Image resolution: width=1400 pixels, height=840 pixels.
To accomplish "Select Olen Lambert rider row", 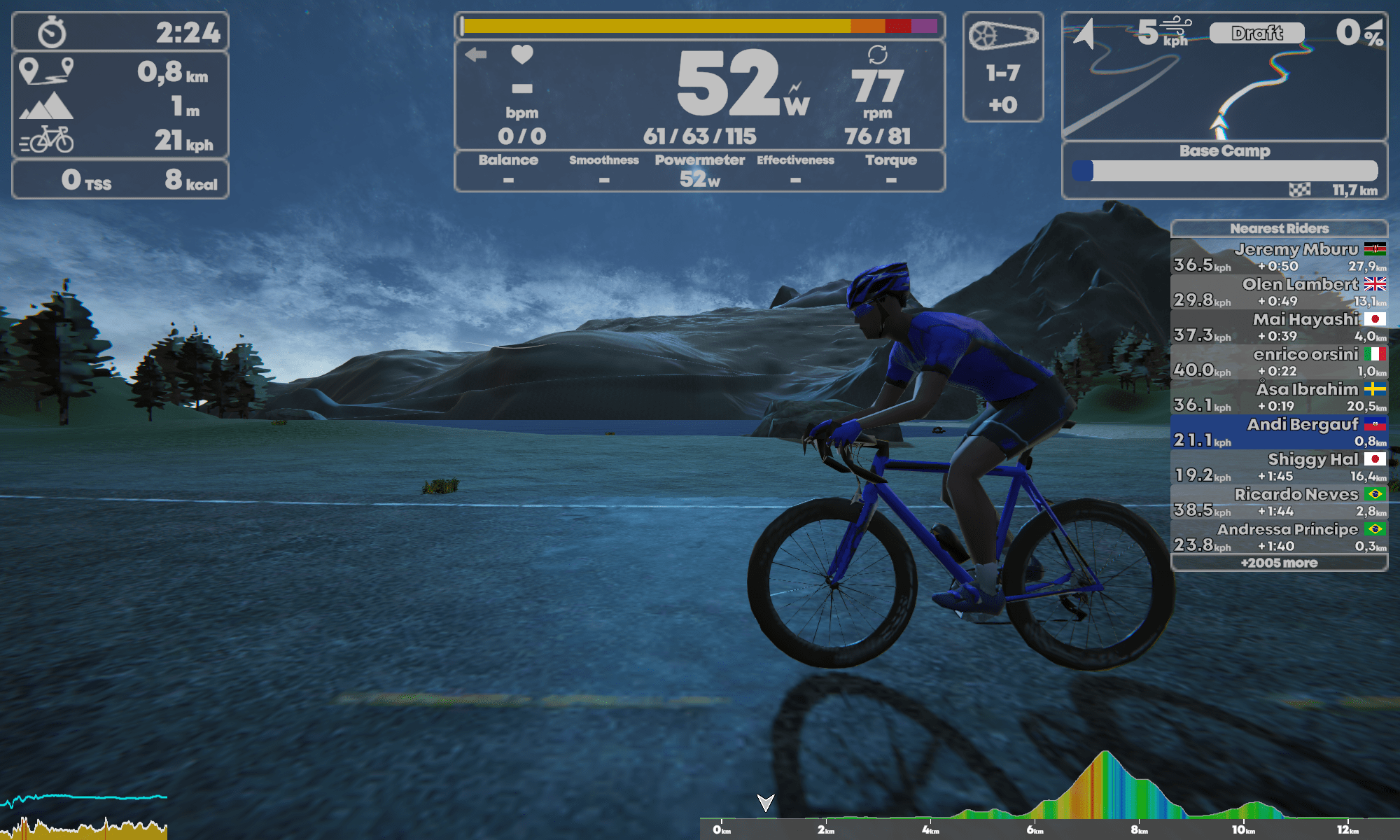I will [1279, 292].
